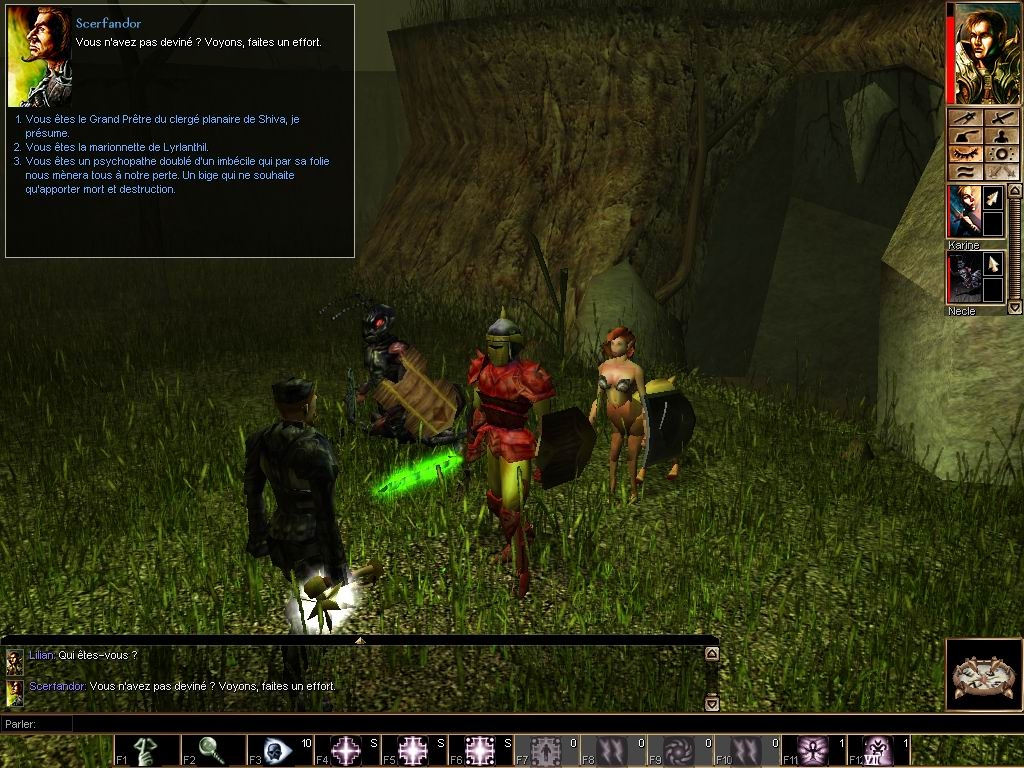Select Karine's companion portrait
Viewport: 1024px width, 768px height.
[x=964, y=212]
